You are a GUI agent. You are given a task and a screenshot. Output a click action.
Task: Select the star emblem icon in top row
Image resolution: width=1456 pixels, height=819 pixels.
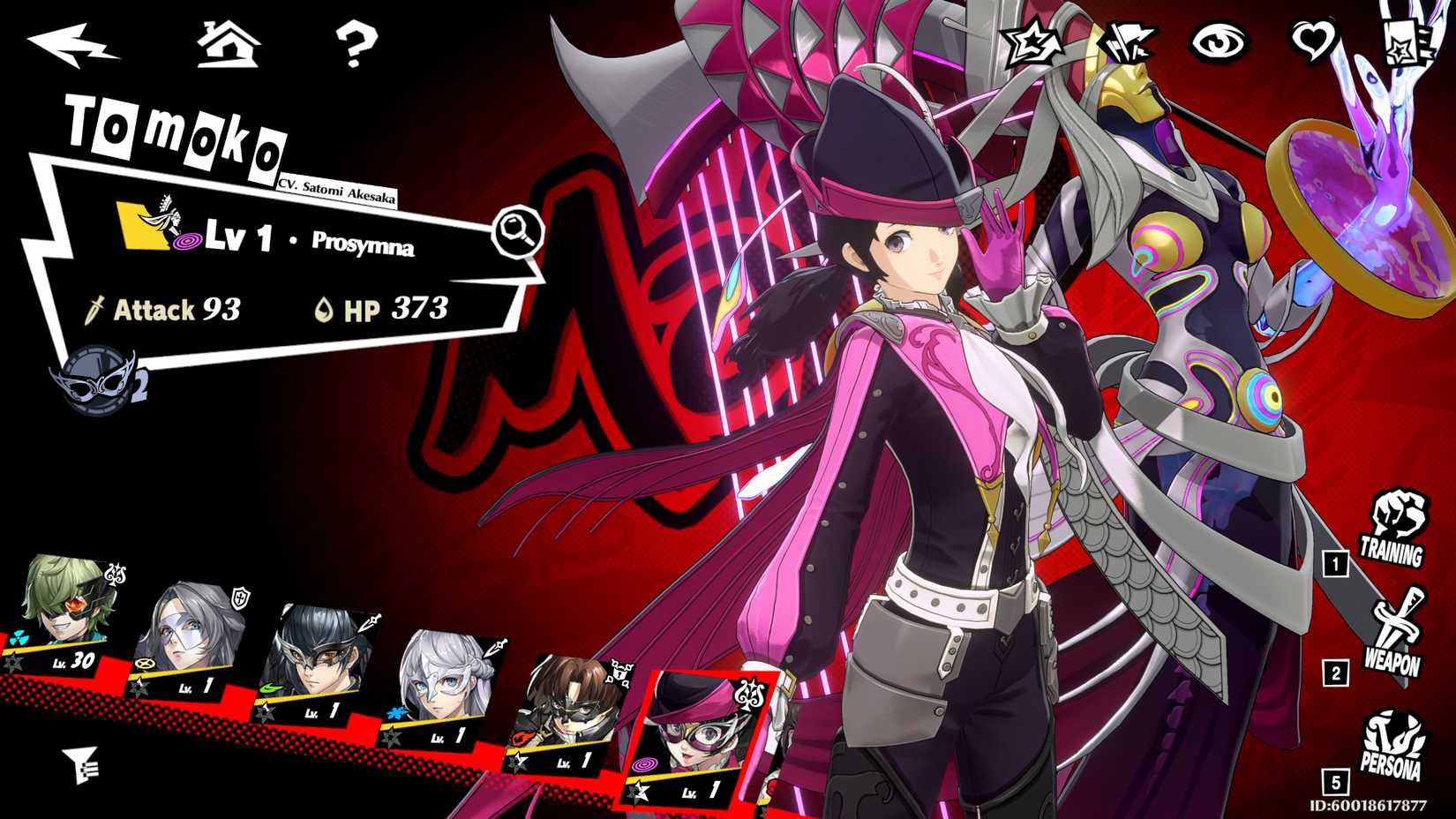1032,41
